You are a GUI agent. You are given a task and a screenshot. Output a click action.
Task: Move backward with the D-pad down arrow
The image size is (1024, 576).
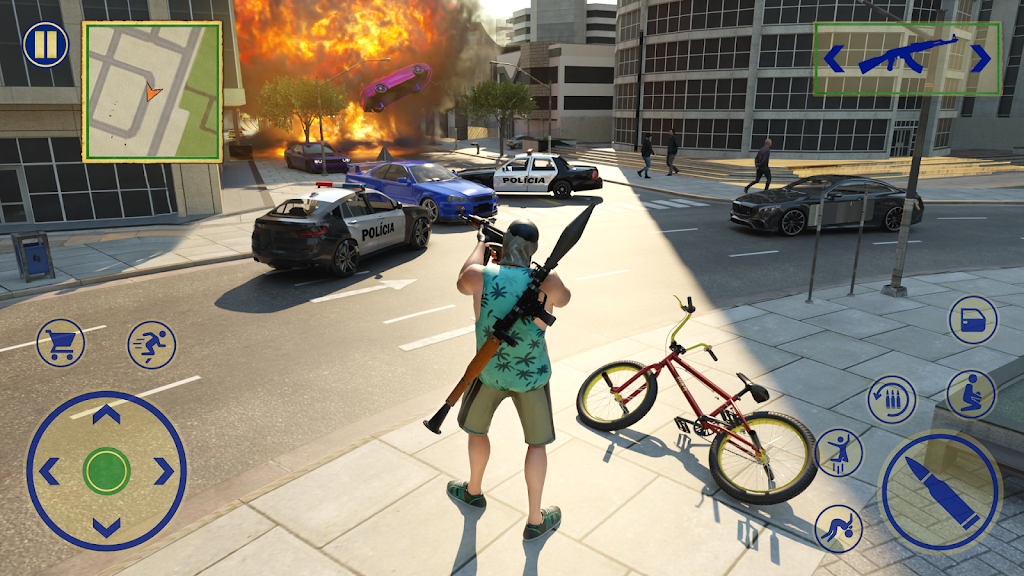coord(106,526)
